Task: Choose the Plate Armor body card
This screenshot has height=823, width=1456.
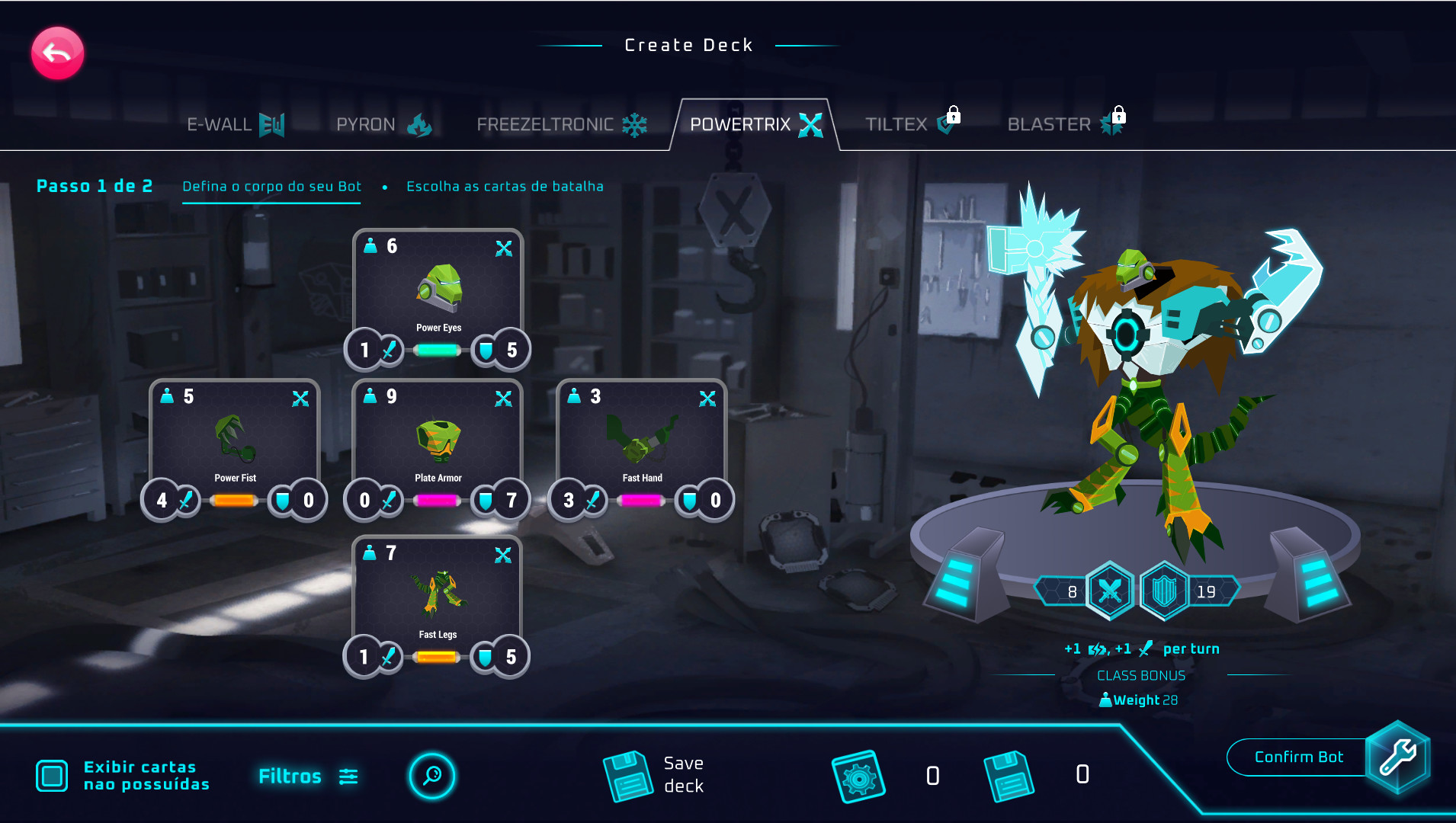Action: pos(438,440)
